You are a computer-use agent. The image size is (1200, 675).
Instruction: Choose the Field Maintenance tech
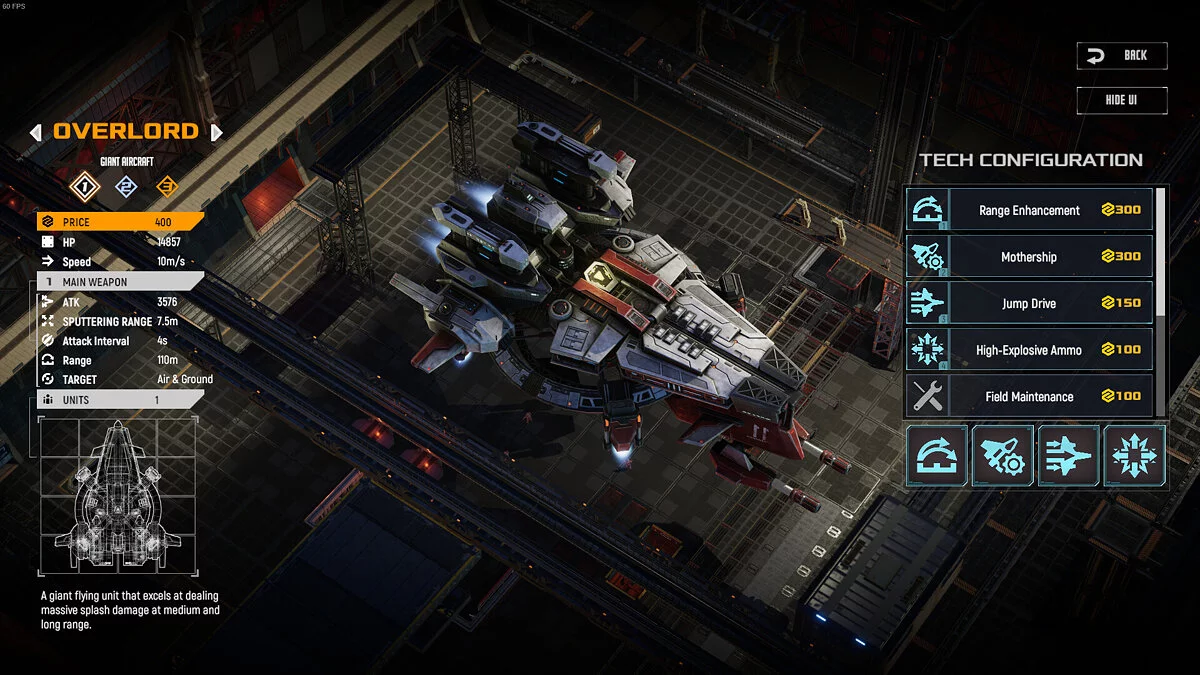[1029, 396]
